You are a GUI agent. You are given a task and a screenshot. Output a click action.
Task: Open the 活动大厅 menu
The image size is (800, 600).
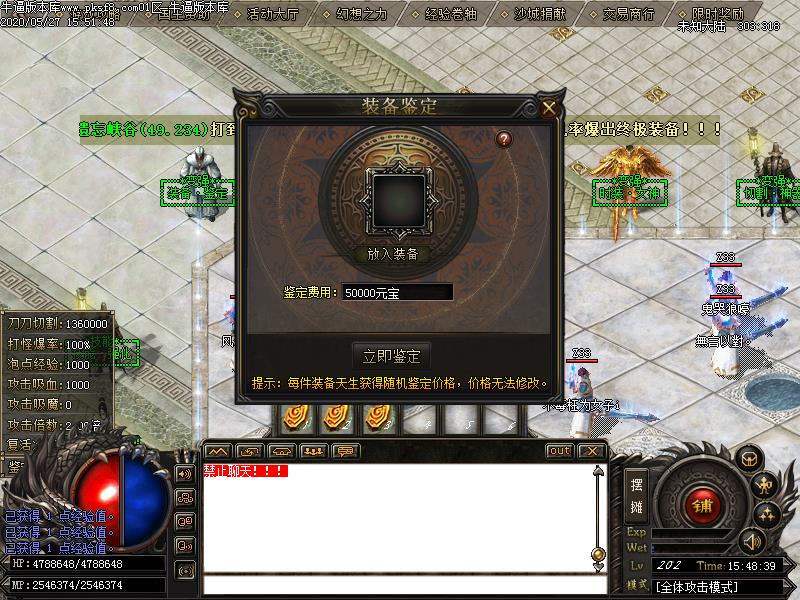pyautogui.click(x=273, y=14)
